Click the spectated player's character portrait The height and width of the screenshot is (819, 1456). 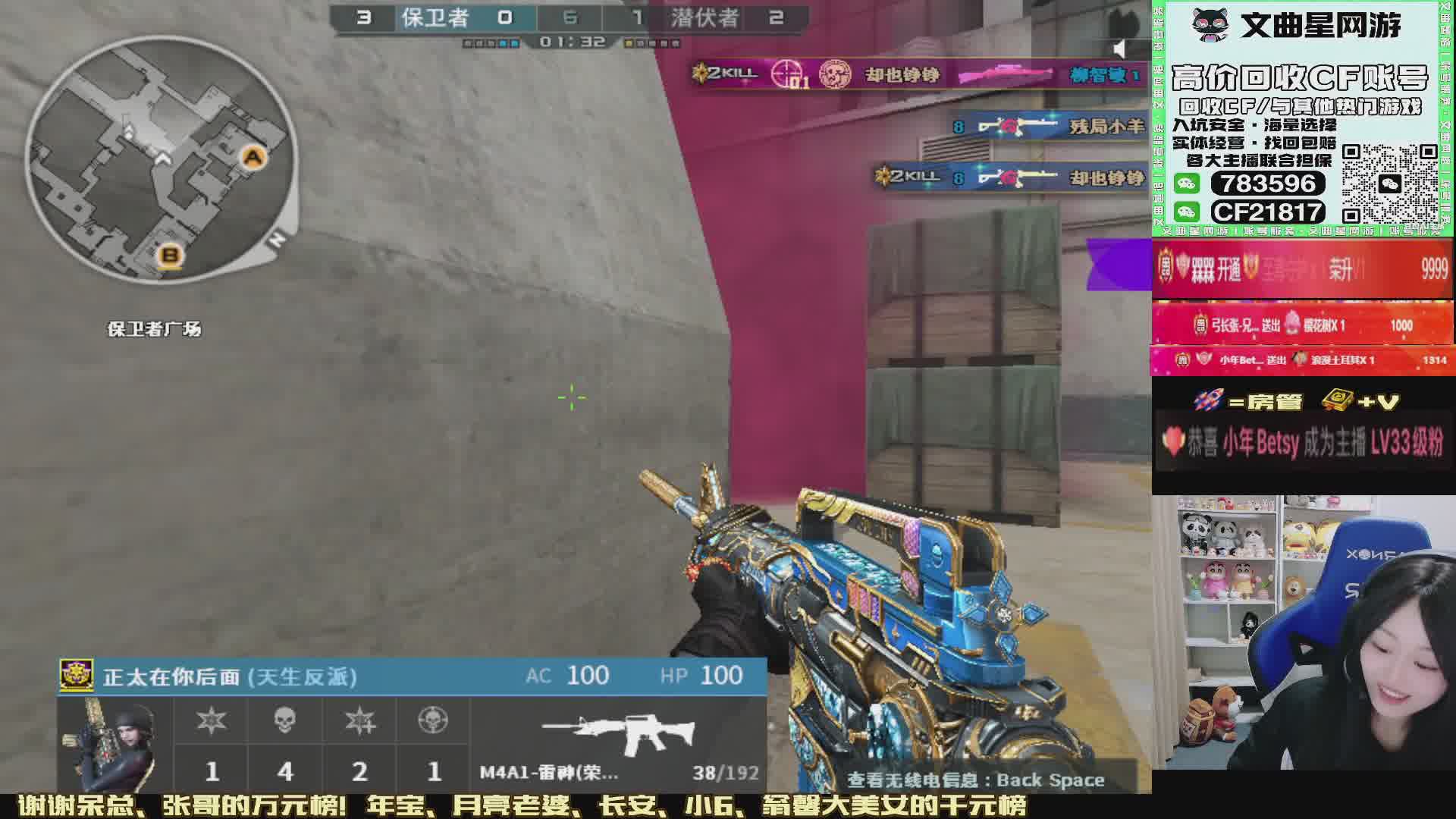click(116, 744)
